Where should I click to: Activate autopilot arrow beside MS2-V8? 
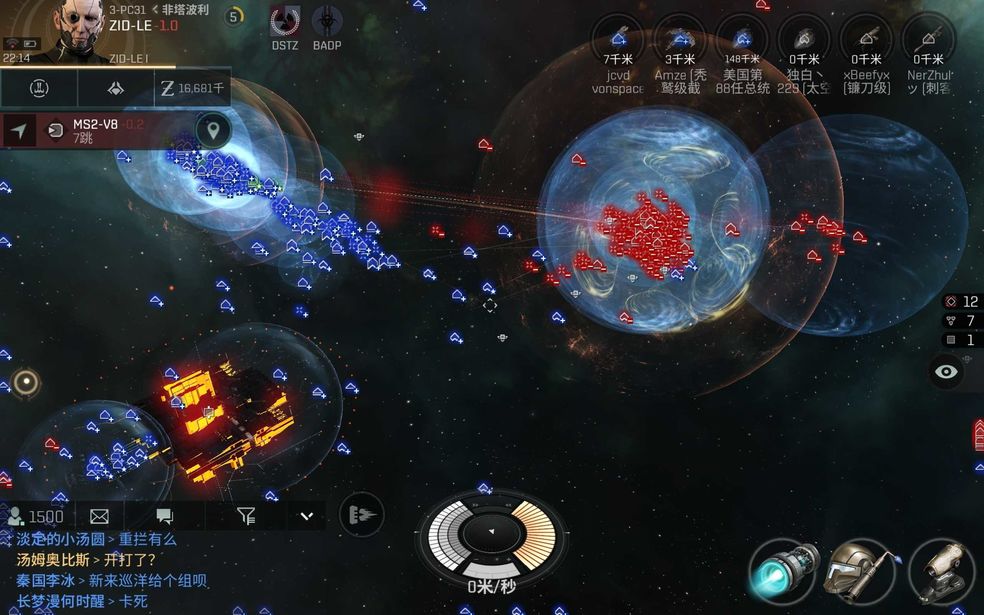(19, 130)
